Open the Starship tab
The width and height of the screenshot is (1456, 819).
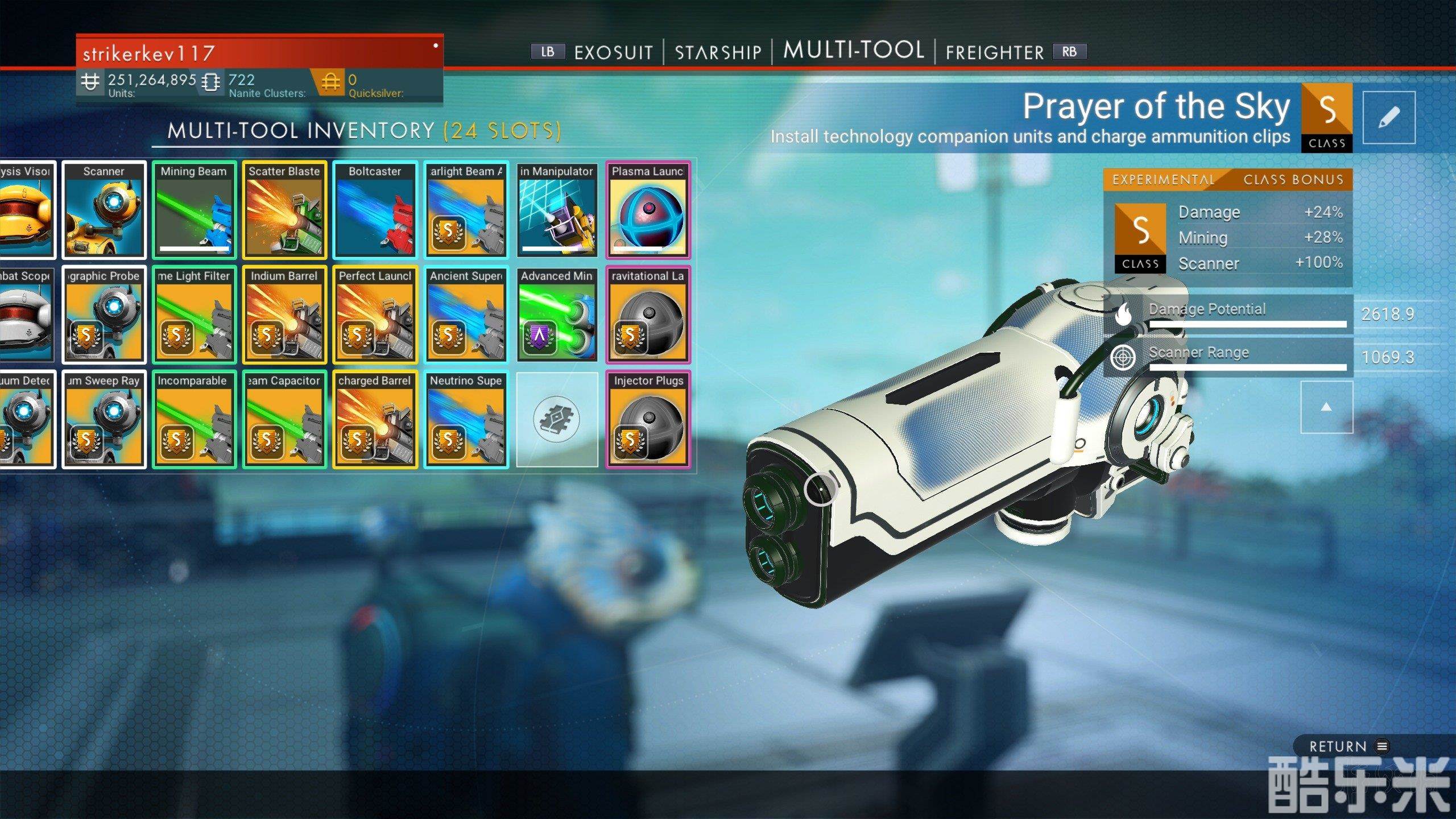point(718,52)
